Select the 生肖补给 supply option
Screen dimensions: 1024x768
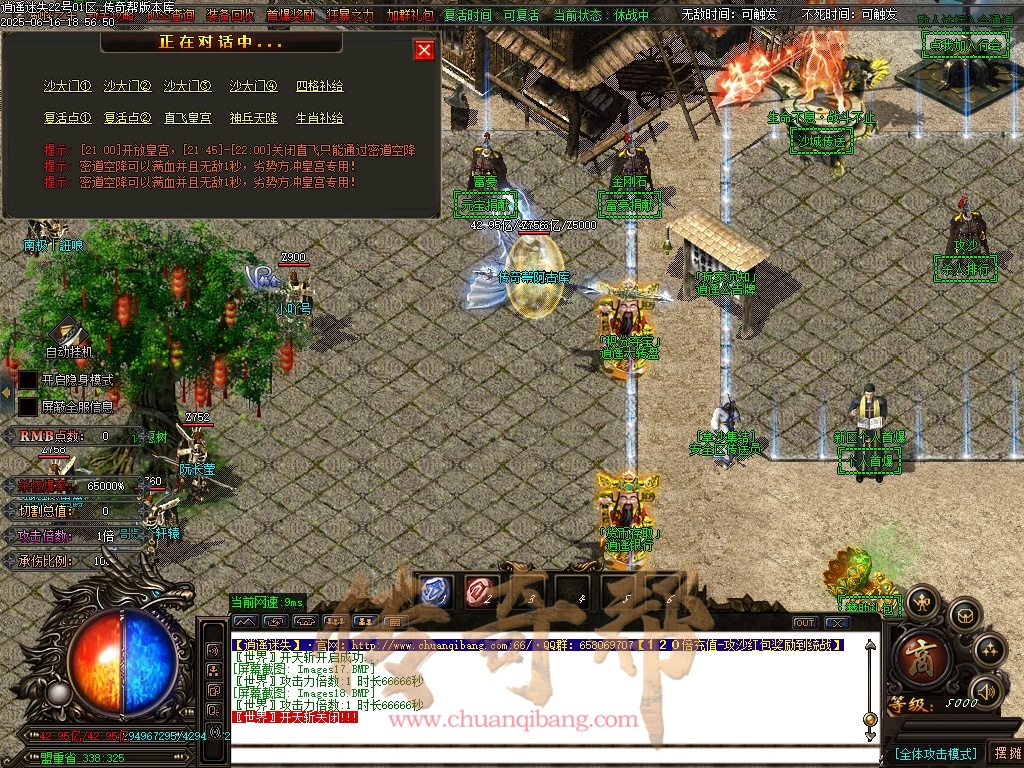(x=319, y=118)
